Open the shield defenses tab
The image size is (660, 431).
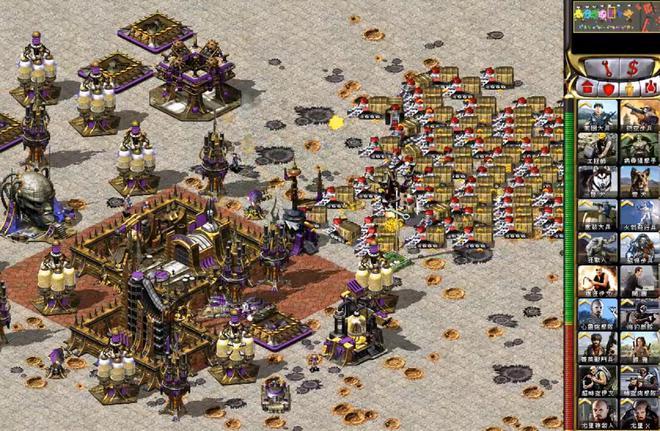click(x=610, y=88)
